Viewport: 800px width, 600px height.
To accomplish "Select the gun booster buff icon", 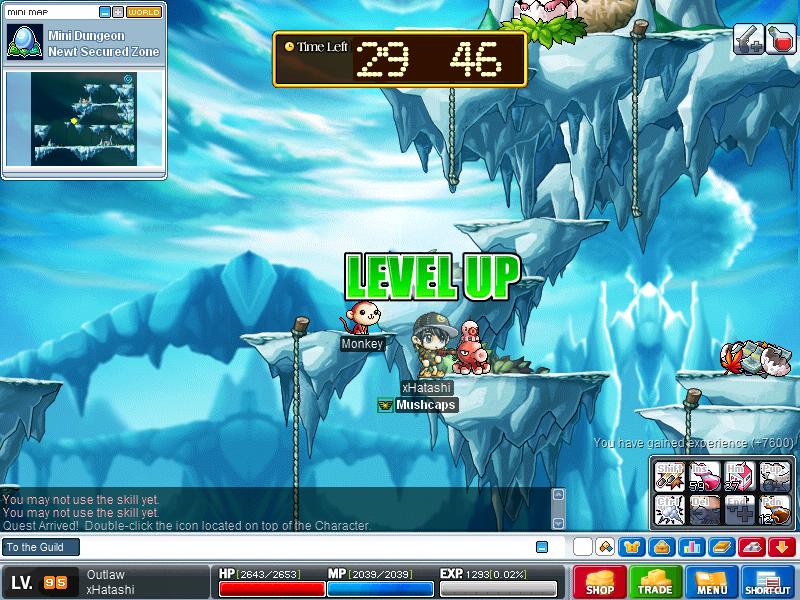I will click(748, 39).
